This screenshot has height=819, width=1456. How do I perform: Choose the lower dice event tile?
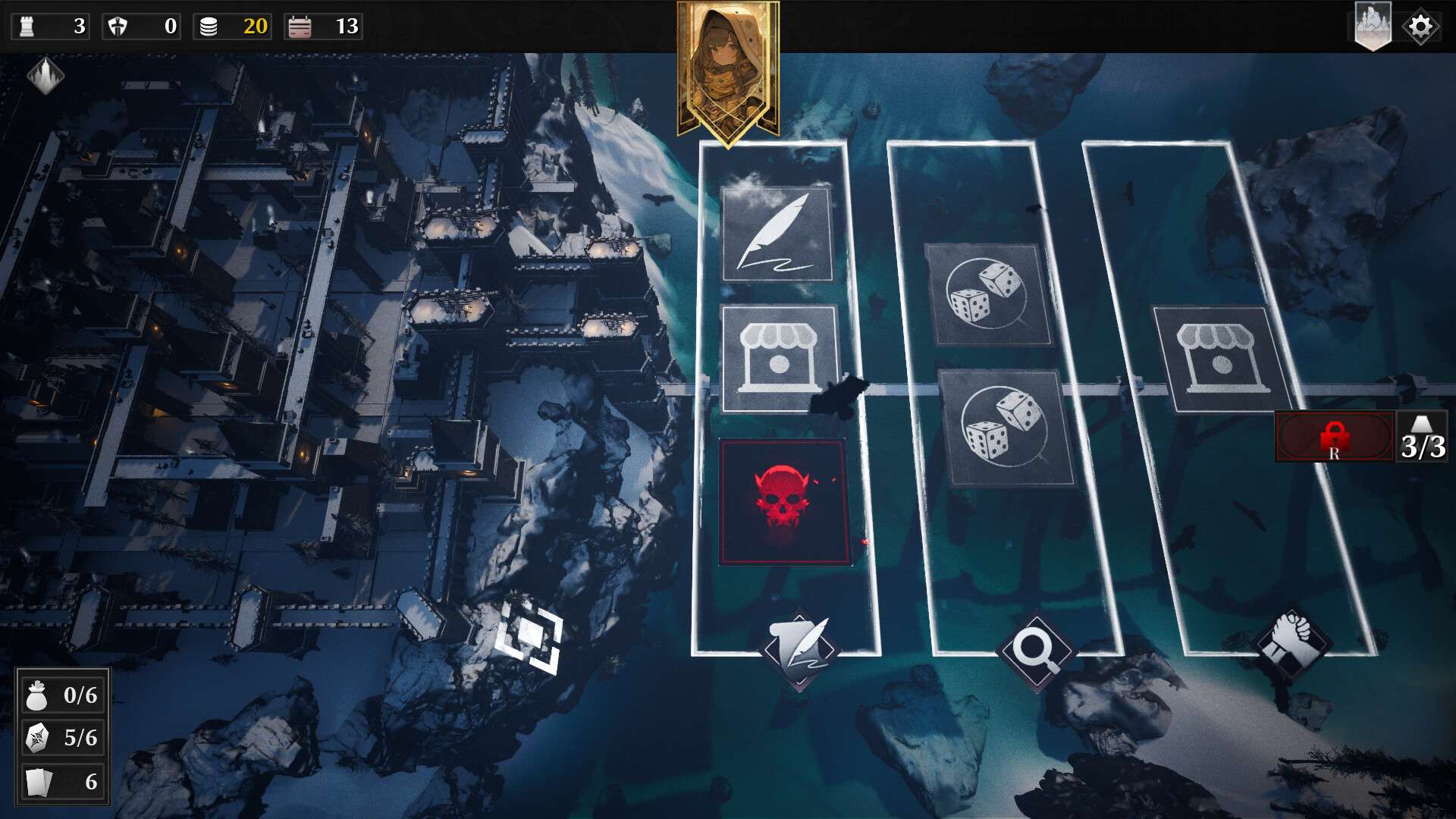coord(1005,427)
